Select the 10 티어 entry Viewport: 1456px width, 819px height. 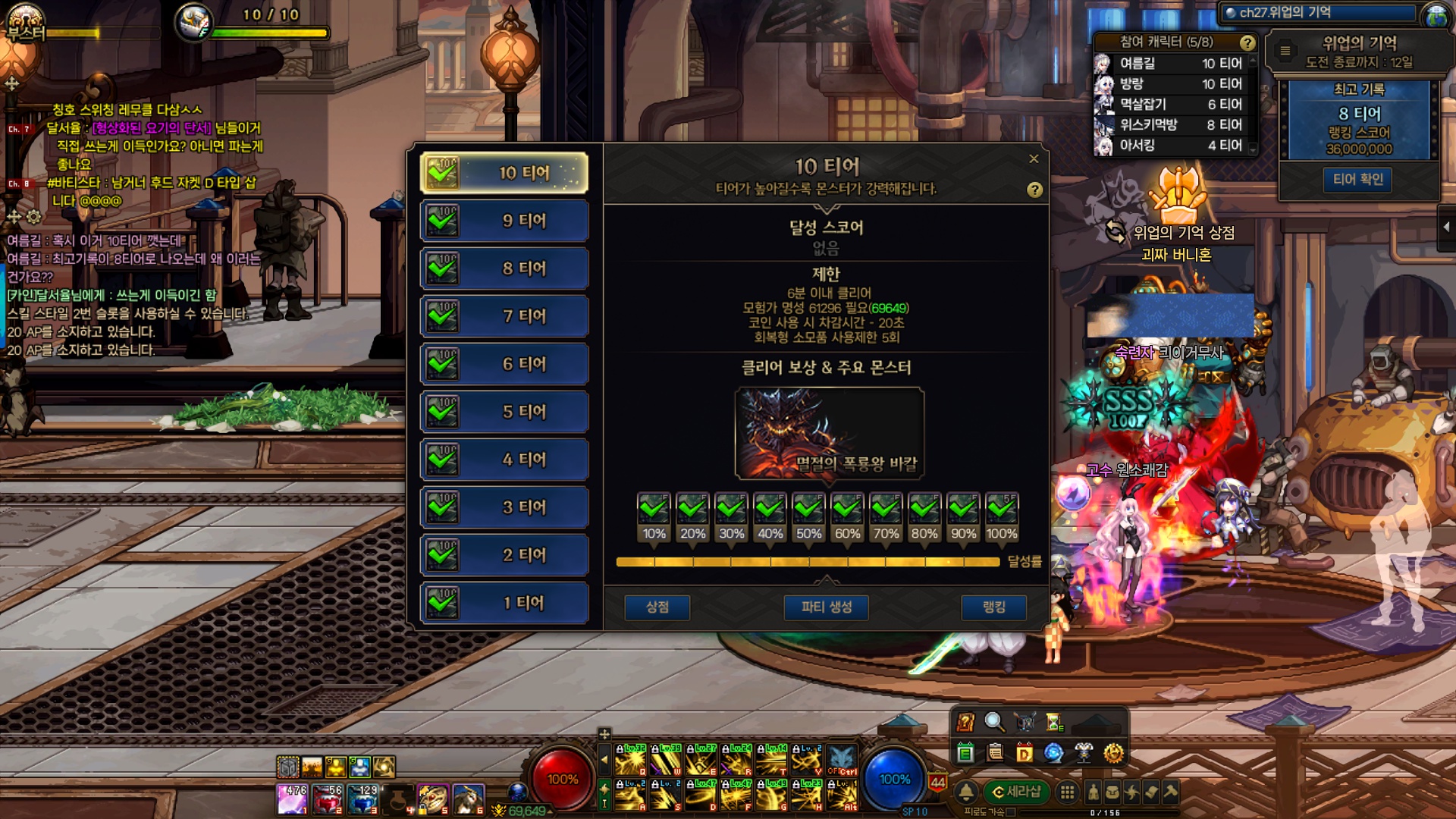[x=504, y=173]
